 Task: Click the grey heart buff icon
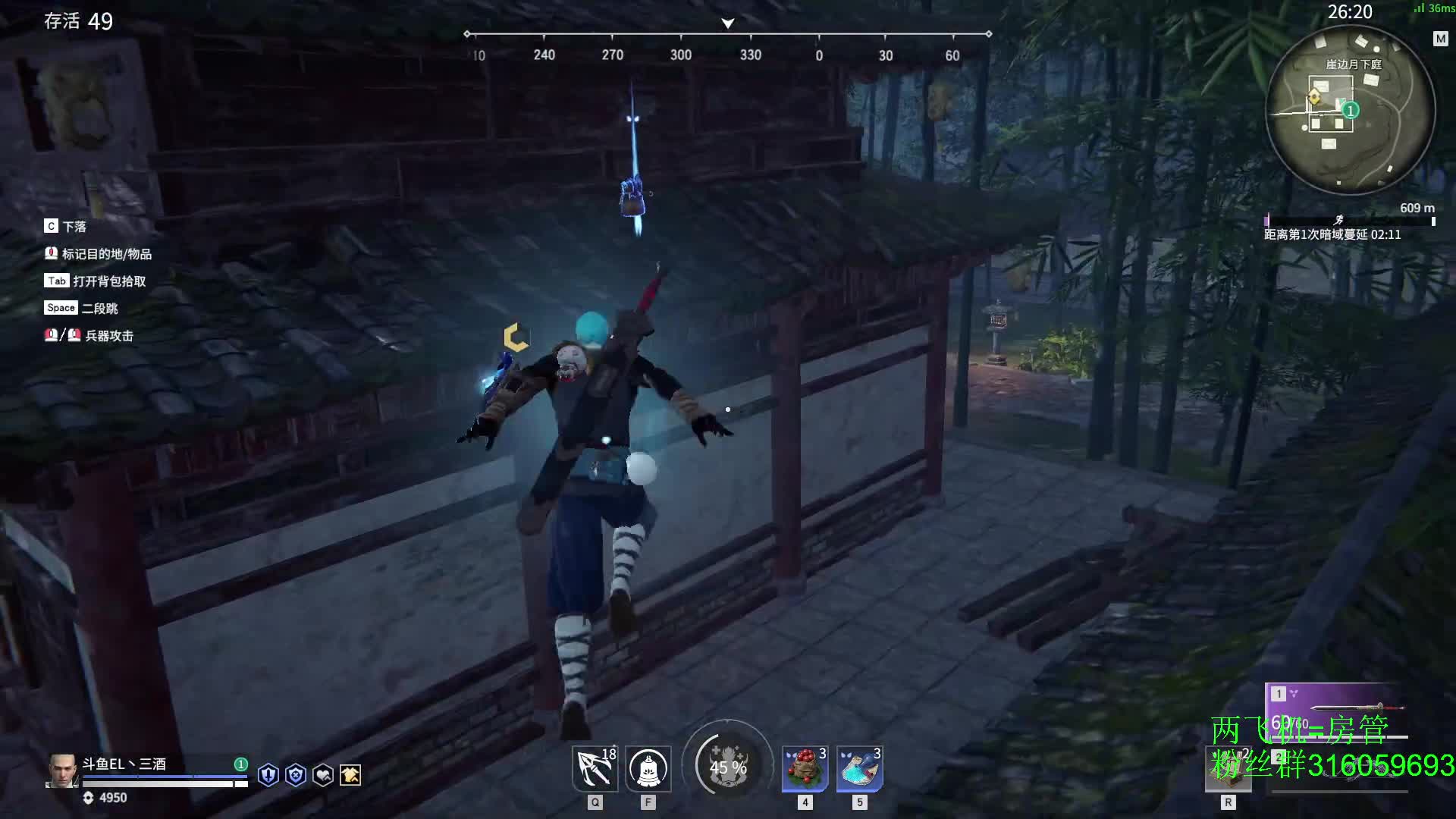click(x=323, y=775)
